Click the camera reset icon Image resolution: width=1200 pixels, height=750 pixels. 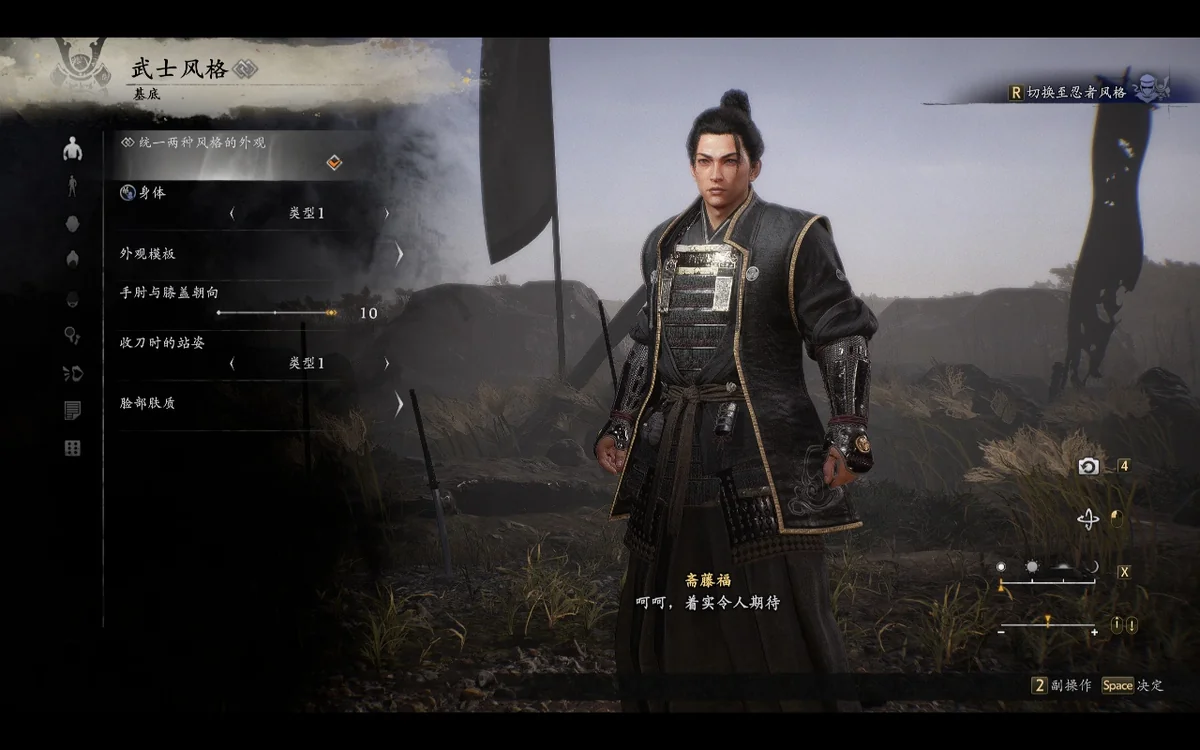(x=1088, y=466)
